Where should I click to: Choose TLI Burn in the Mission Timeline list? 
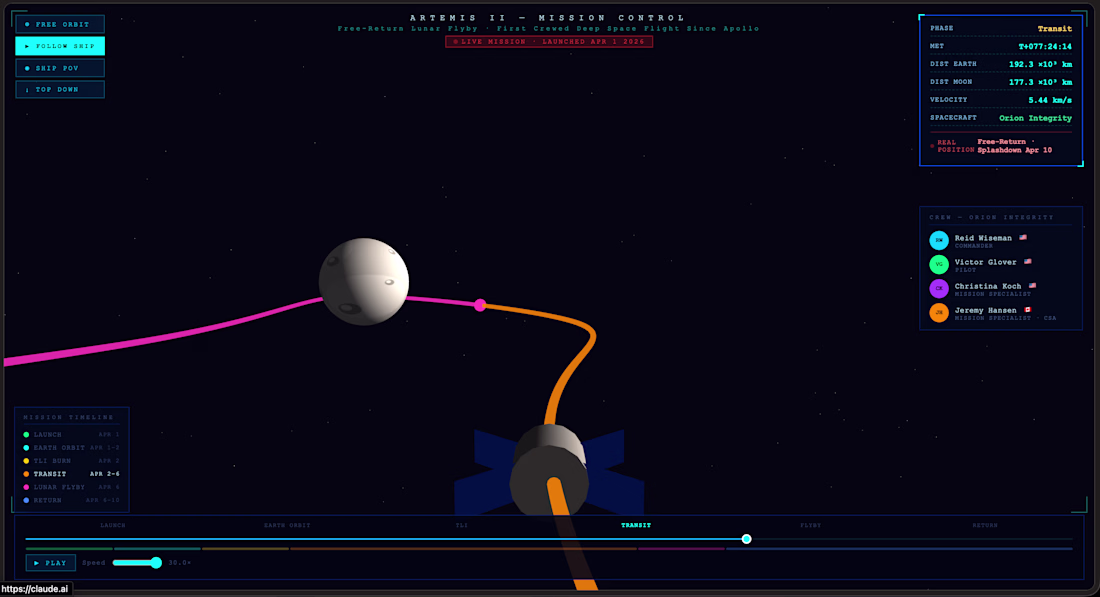point(58,461)
